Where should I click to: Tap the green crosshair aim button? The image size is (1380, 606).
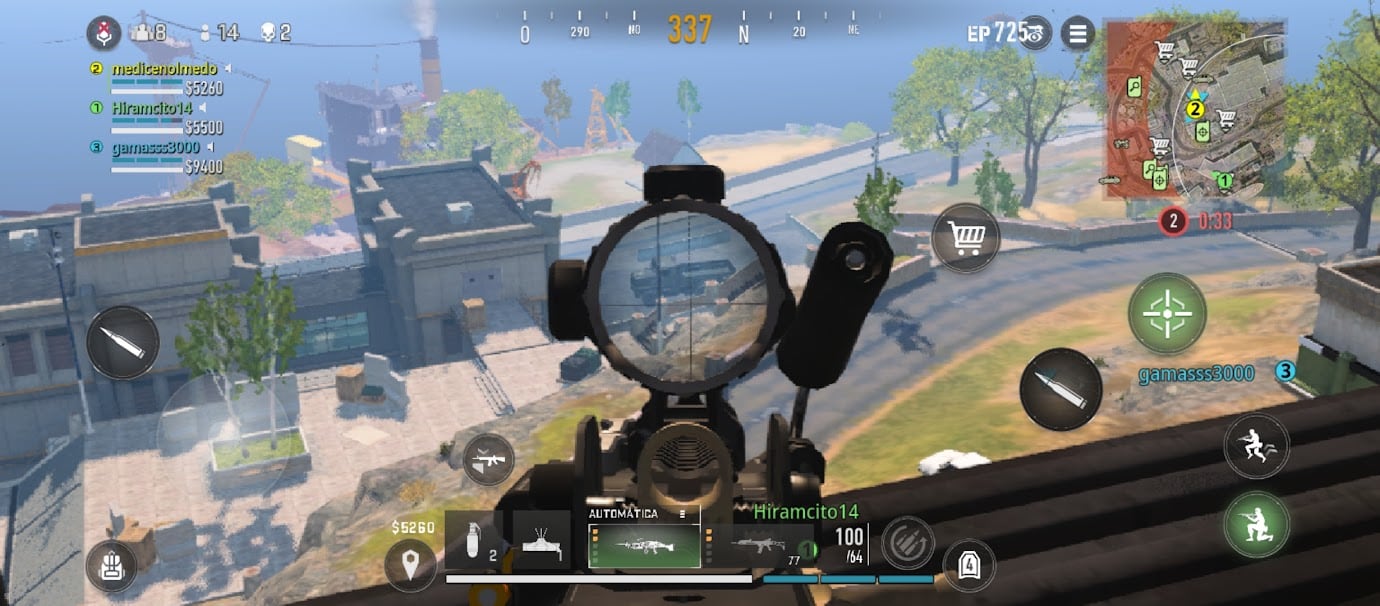point(1167,313)
